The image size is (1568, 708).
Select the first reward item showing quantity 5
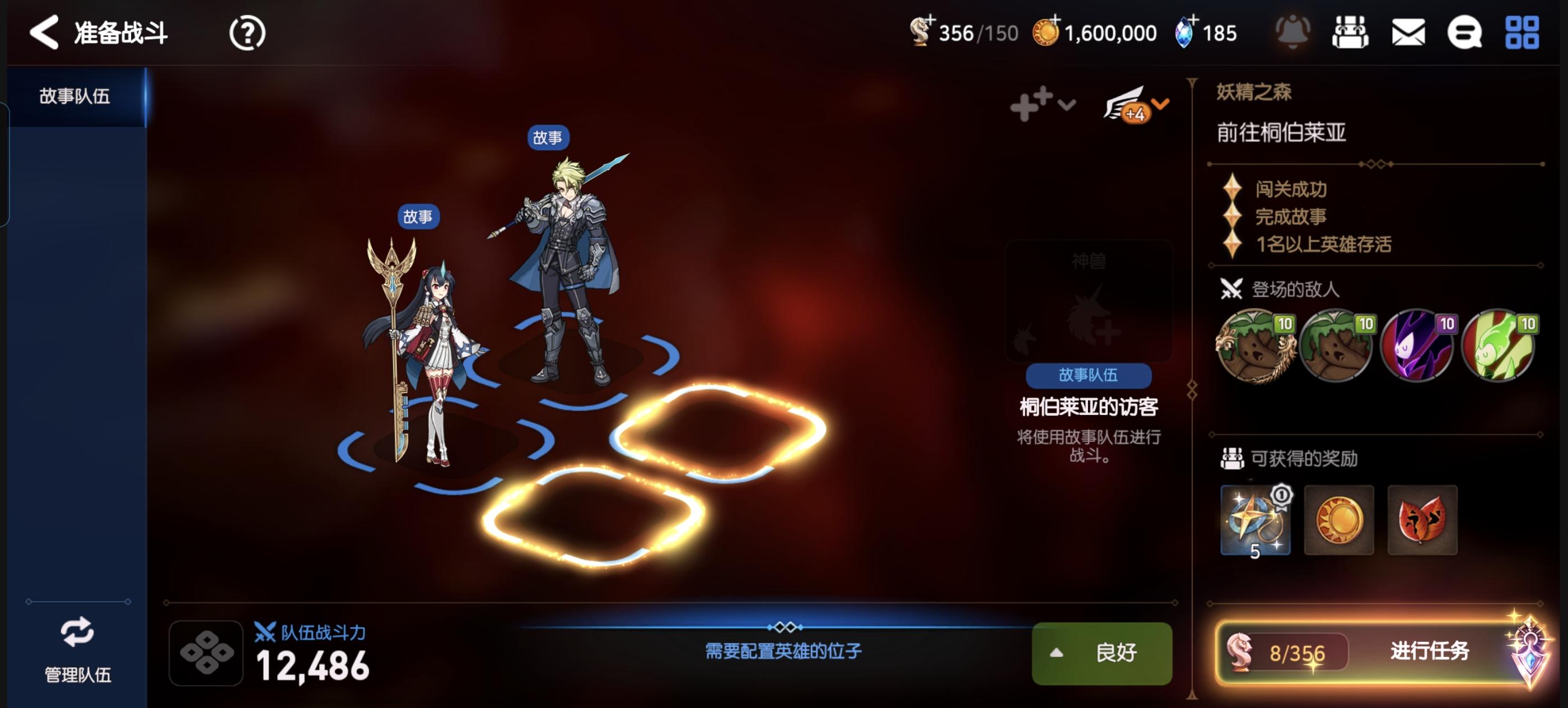click(1256, 520)
